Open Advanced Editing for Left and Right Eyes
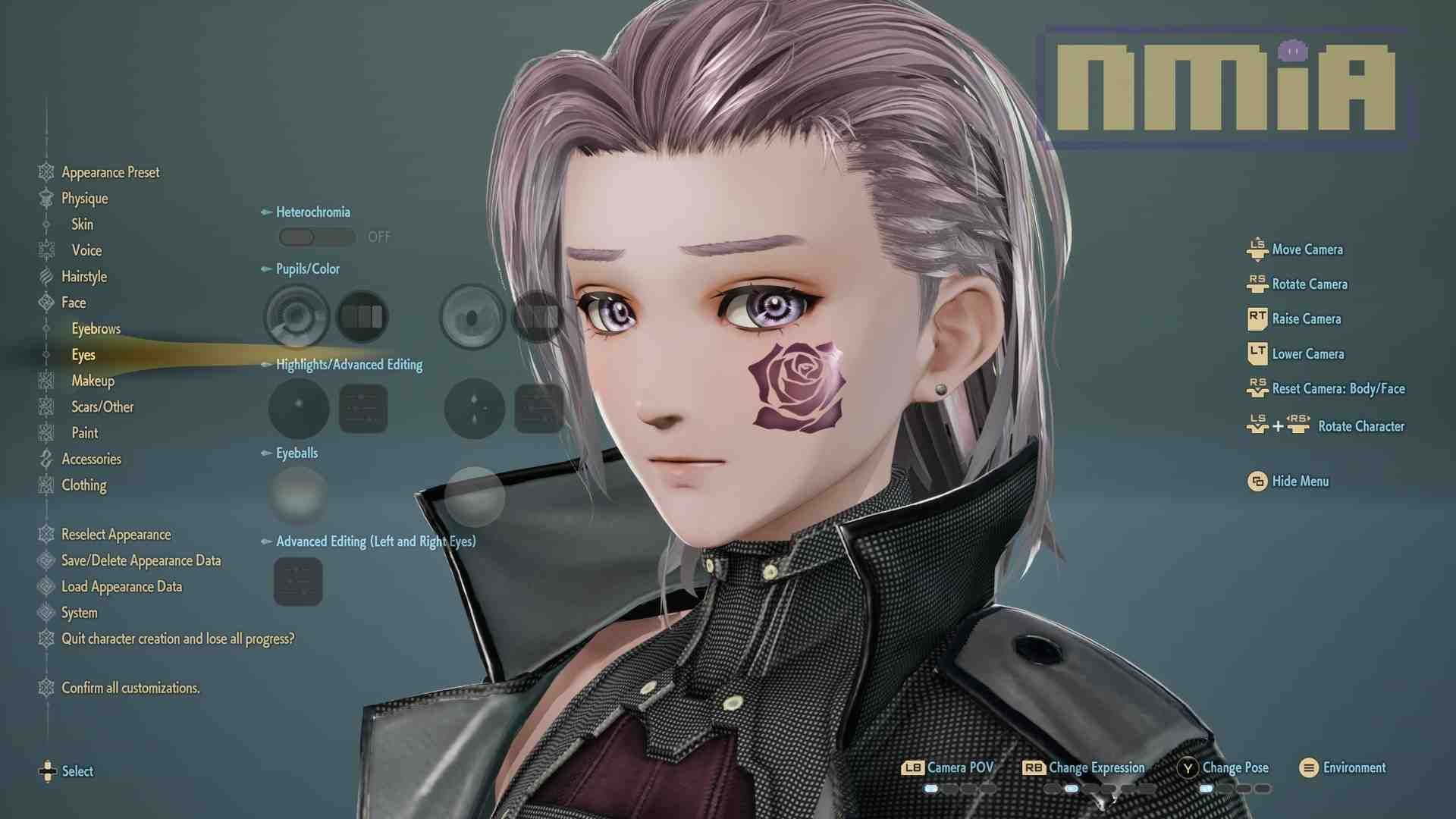This screenshot has height=819, width=1456. pyautogui.click(x=298, y=582)
